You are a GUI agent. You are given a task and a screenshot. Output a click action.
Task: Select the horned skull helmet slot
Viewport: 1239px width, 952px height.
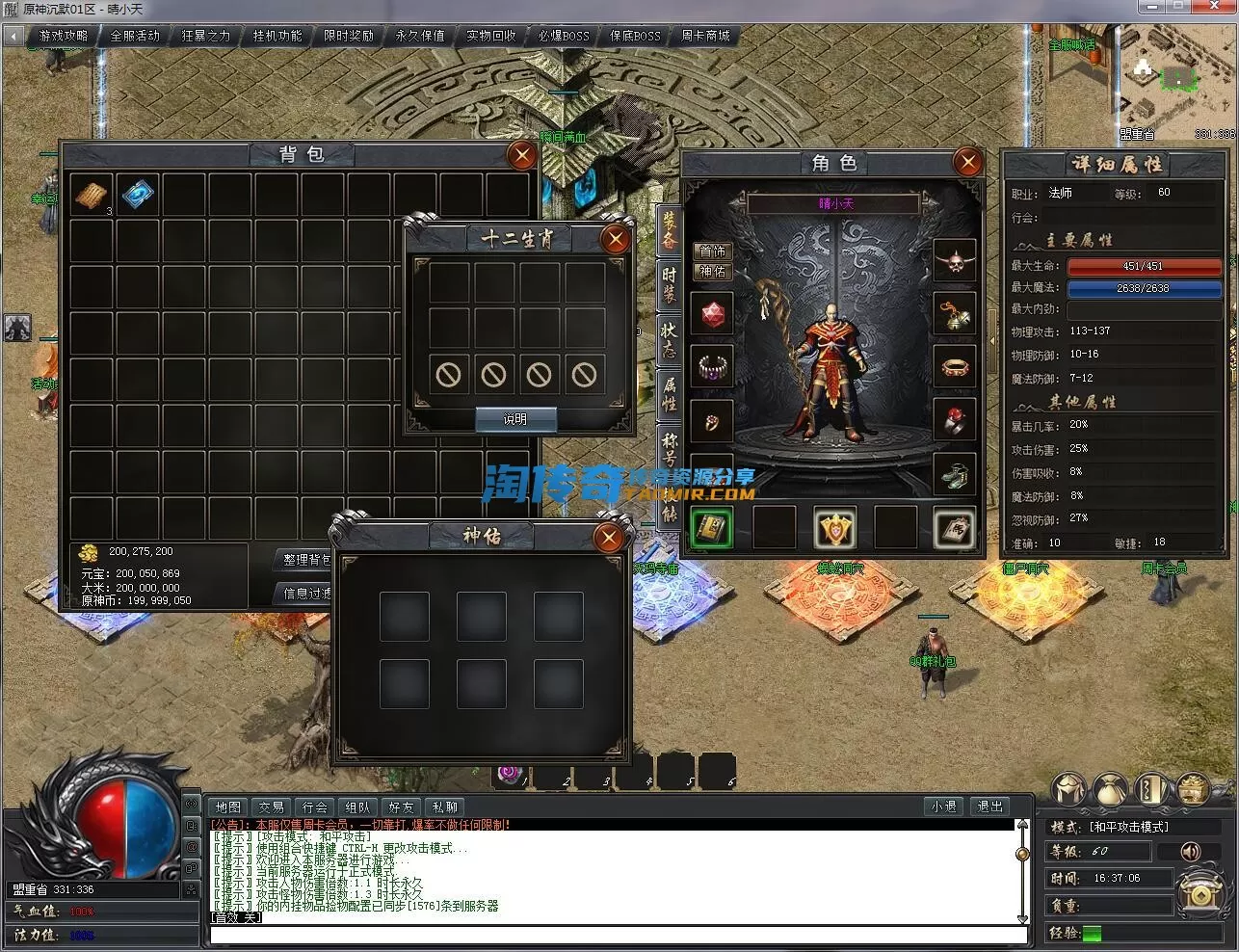tap(955, 259)
